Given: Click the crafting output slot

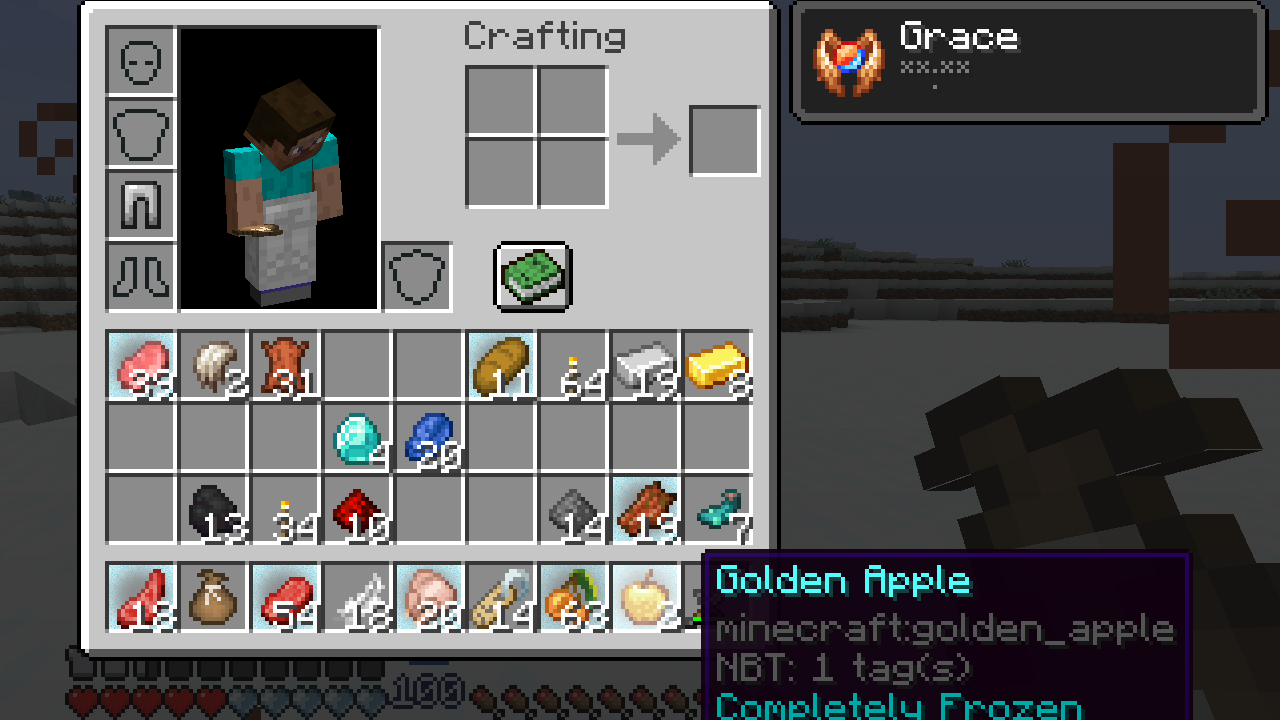Looking at the screenshot, I should pos(724,140).
